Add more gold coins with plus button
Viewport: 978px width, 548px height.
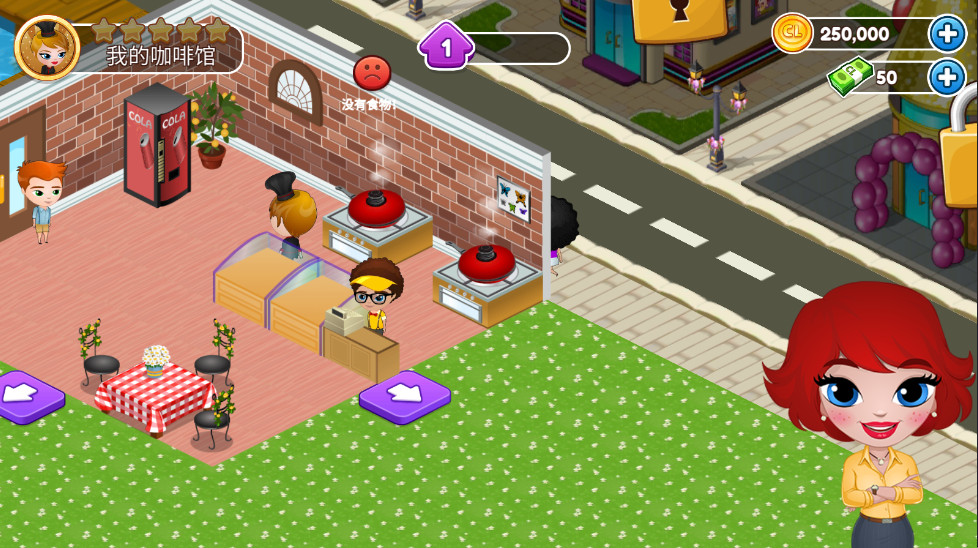pos(946,34)
